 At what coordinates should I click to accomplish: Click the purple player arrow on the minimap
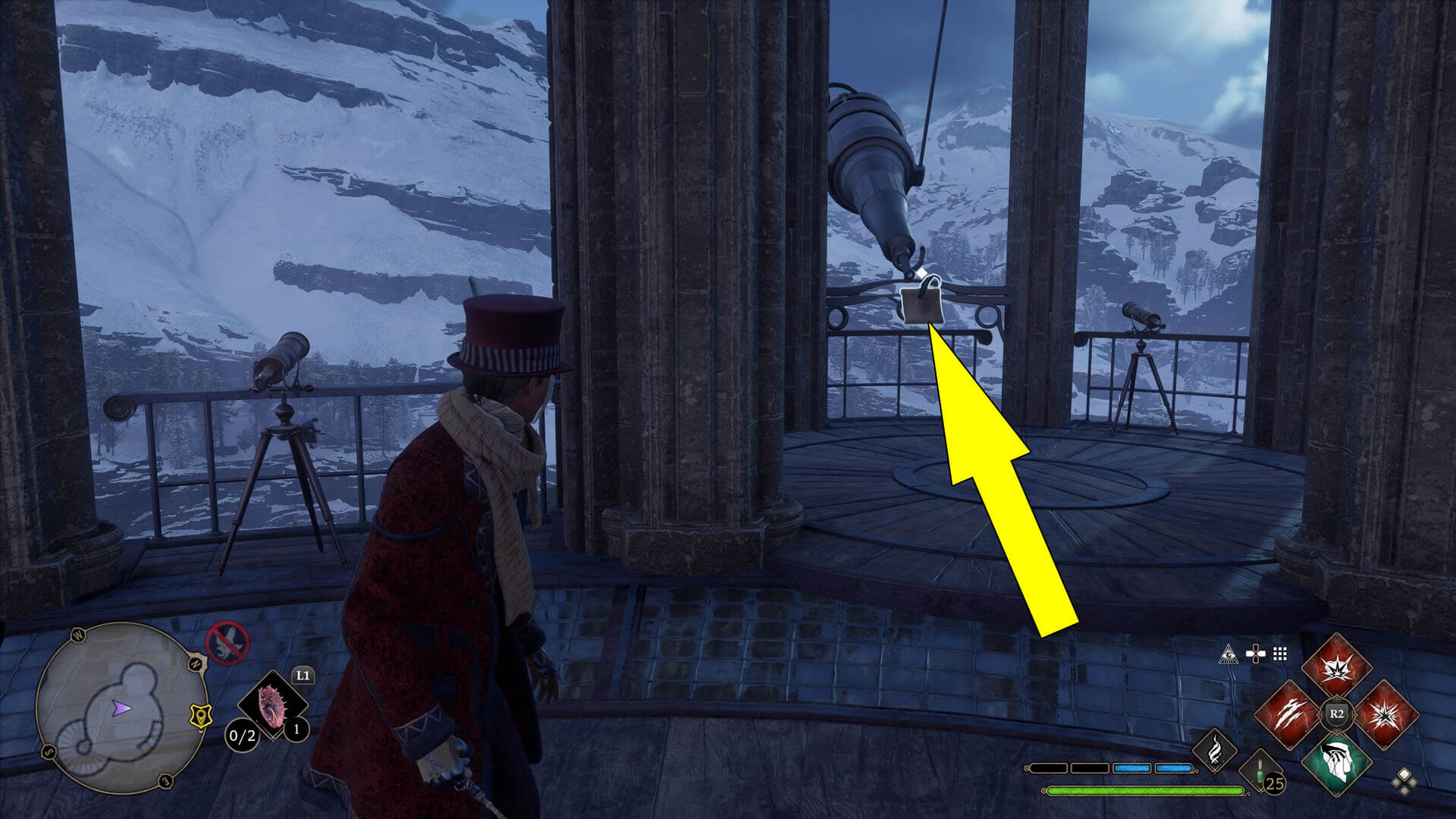[121, 708]
